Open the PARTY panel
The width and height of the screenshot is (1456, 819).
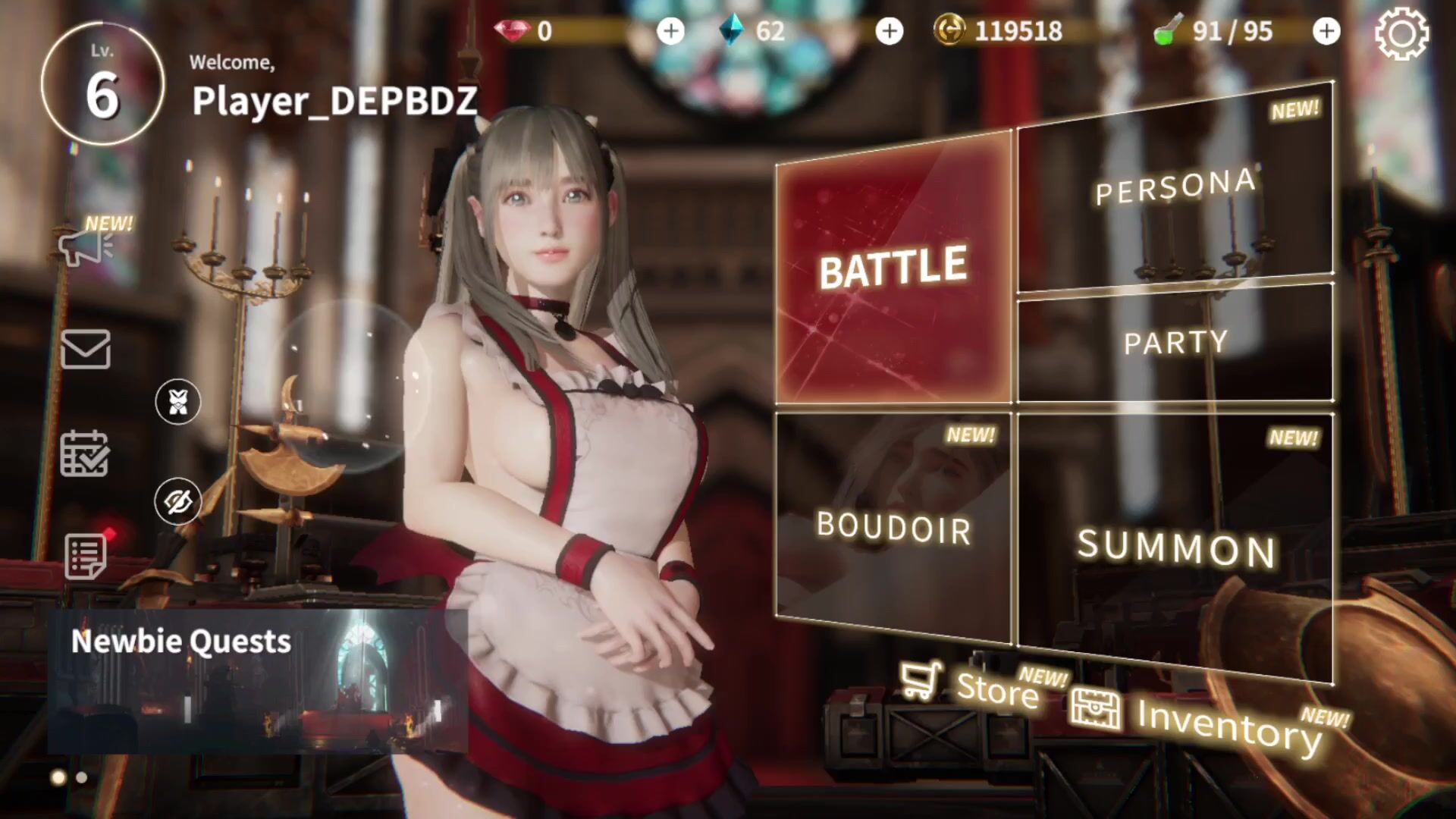click(x=1175, y=343)
